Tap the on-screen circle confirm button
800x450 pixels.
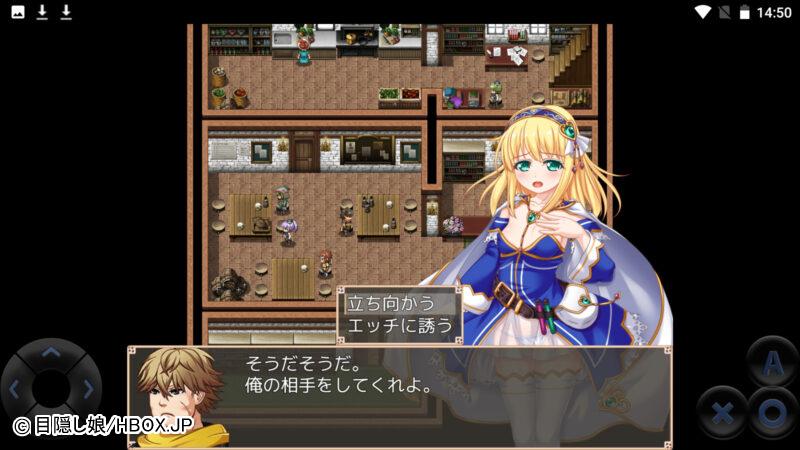coord(771,410)
